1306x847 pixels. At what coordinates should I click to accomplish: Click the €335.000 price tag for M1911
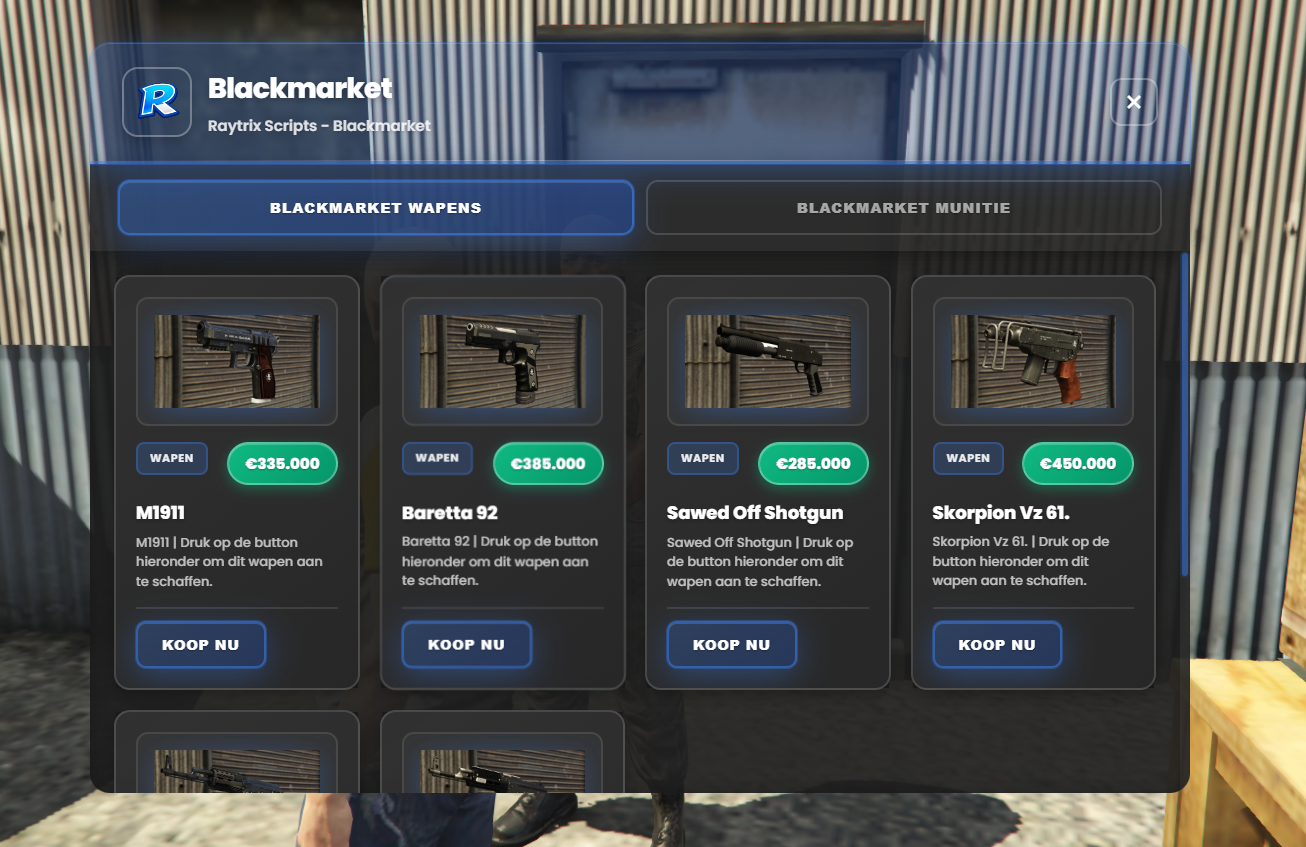coord(282,463)
